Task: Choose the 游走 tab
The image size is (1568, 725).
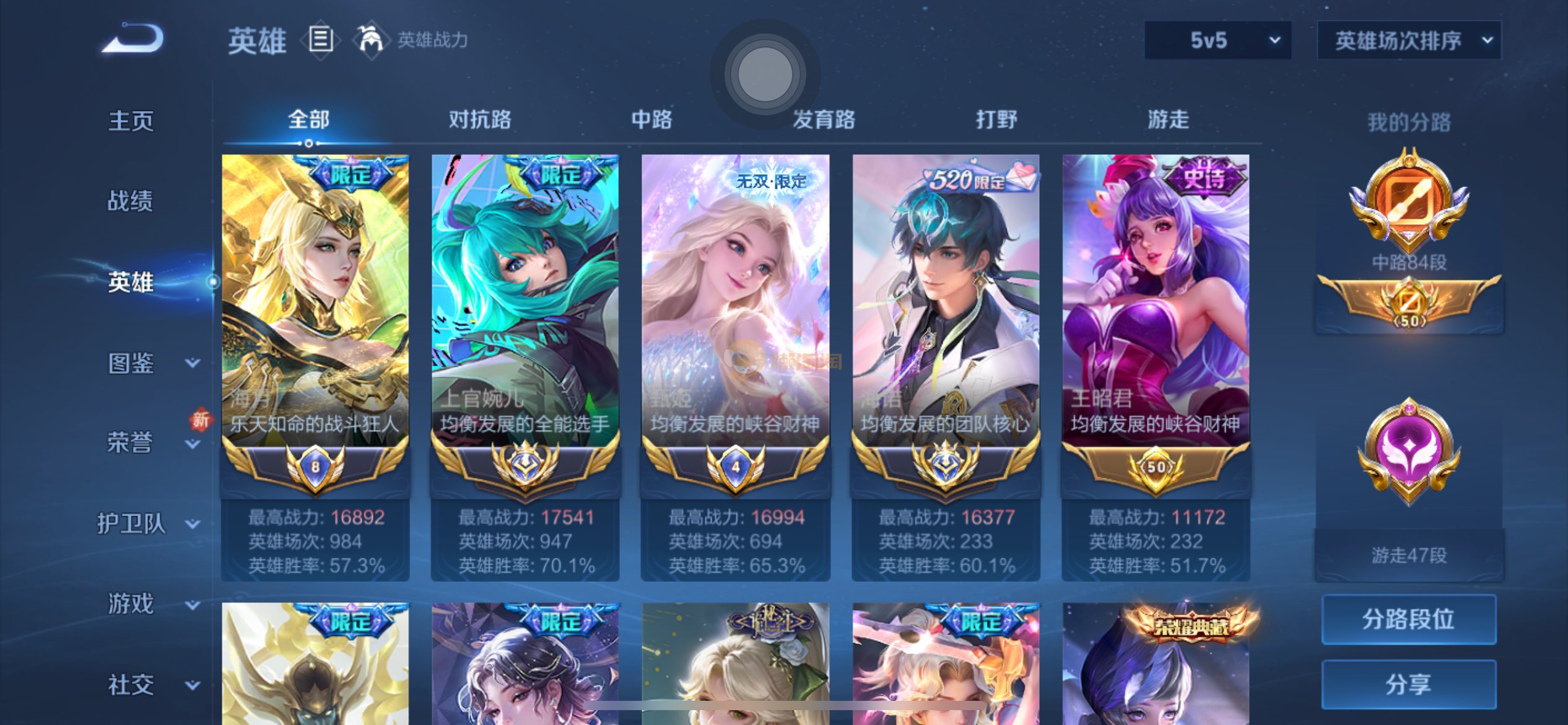Action: 1168,119
